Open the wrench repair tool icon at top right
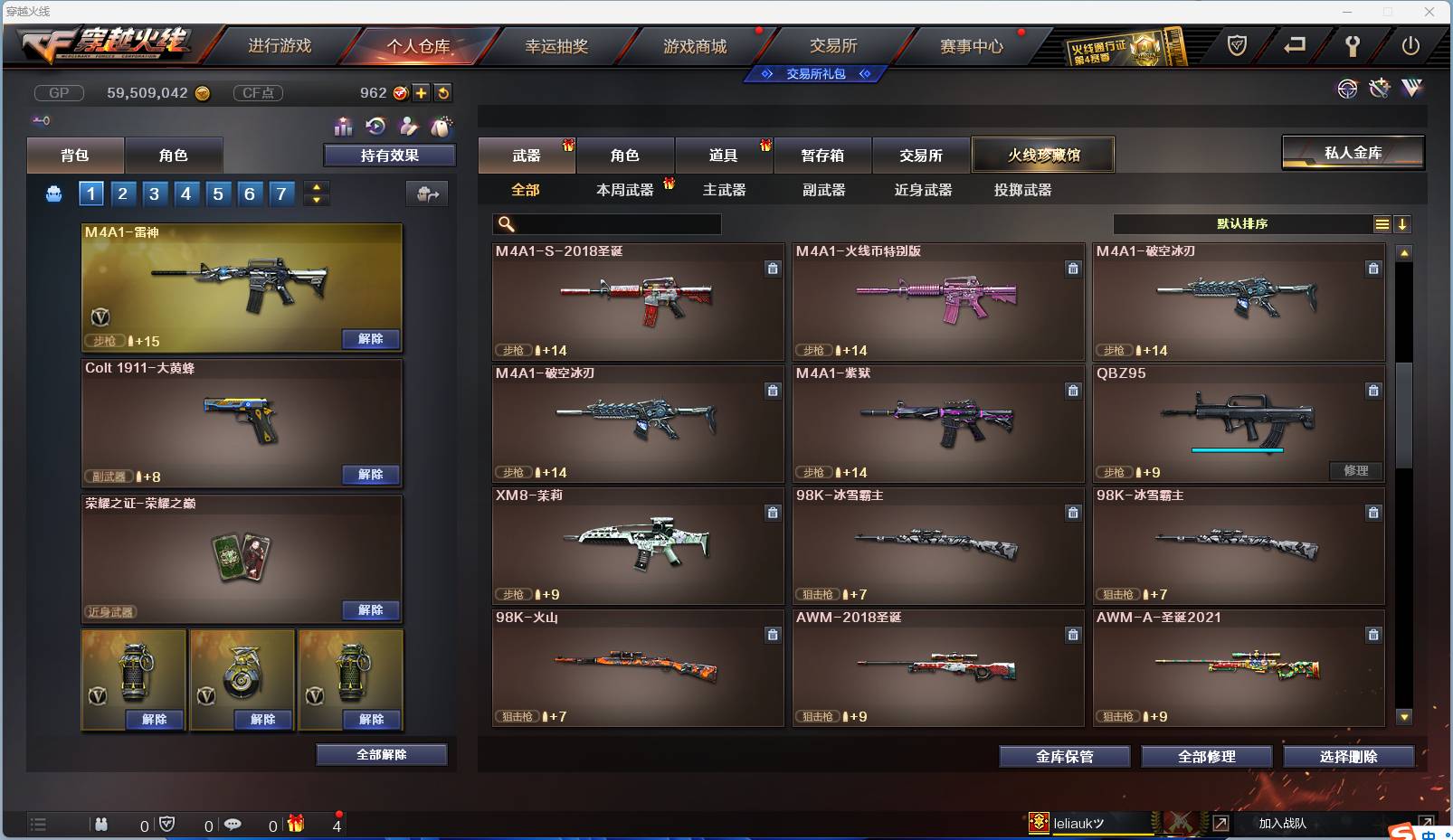The width and height of the screenshot is (1453, 840). point(1380,90)
